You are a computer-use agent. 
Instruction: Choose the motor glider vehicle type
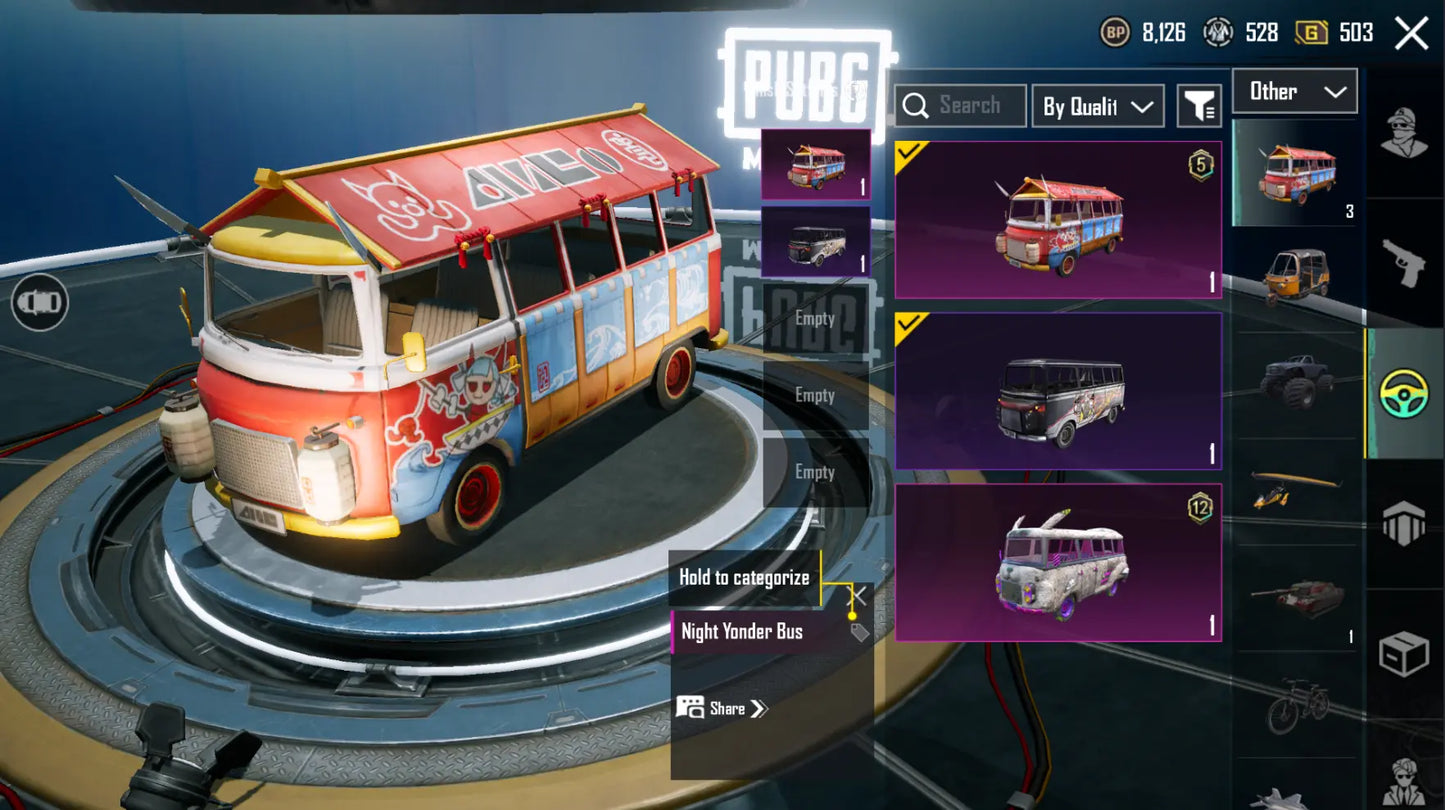(x=1295, y=487)
